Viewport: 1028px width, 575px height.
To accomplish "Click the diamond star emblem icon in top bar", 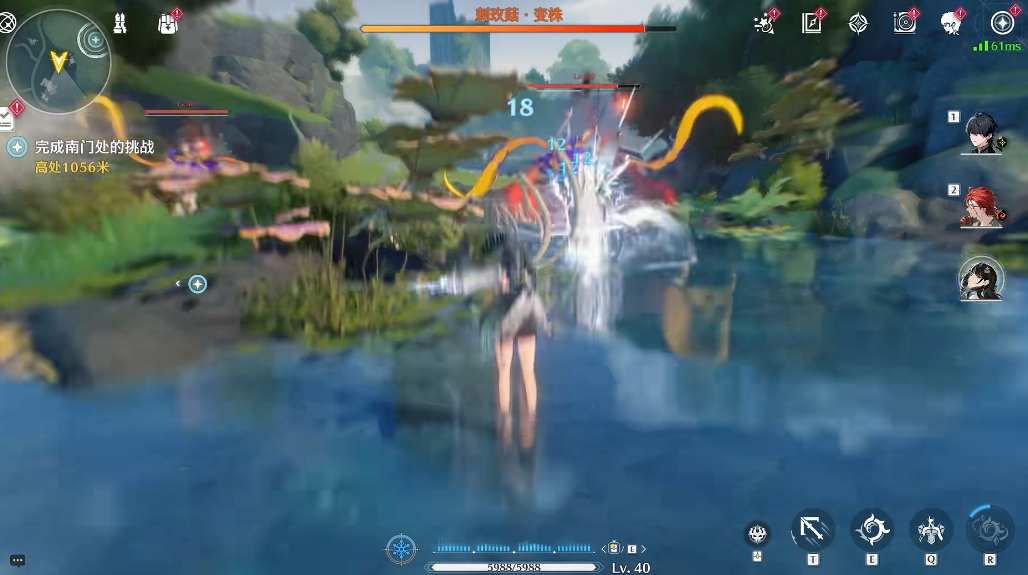I will click(x=858, y=23).
